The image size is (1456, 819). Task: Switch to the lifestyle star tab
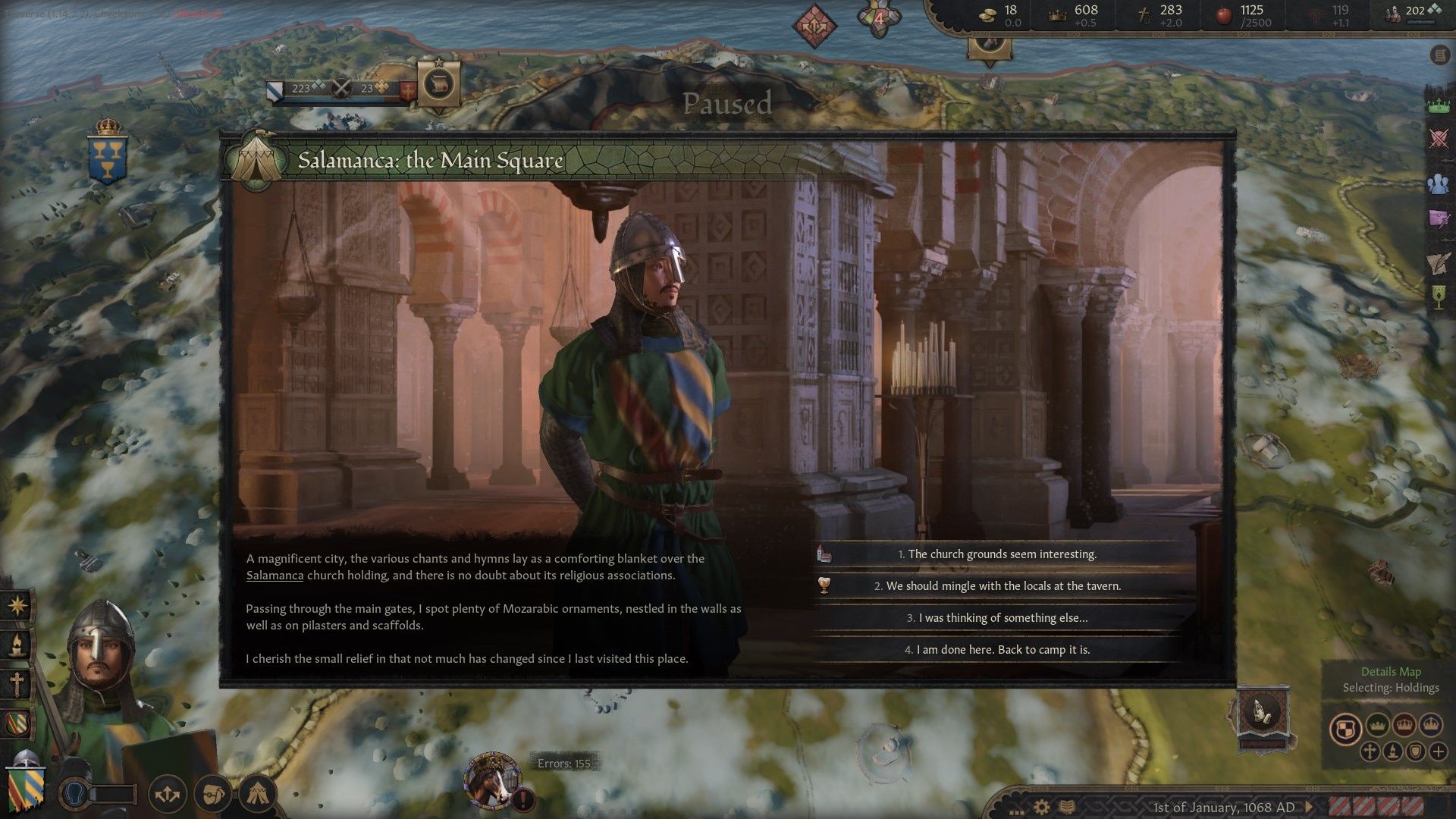pos(17,607)
